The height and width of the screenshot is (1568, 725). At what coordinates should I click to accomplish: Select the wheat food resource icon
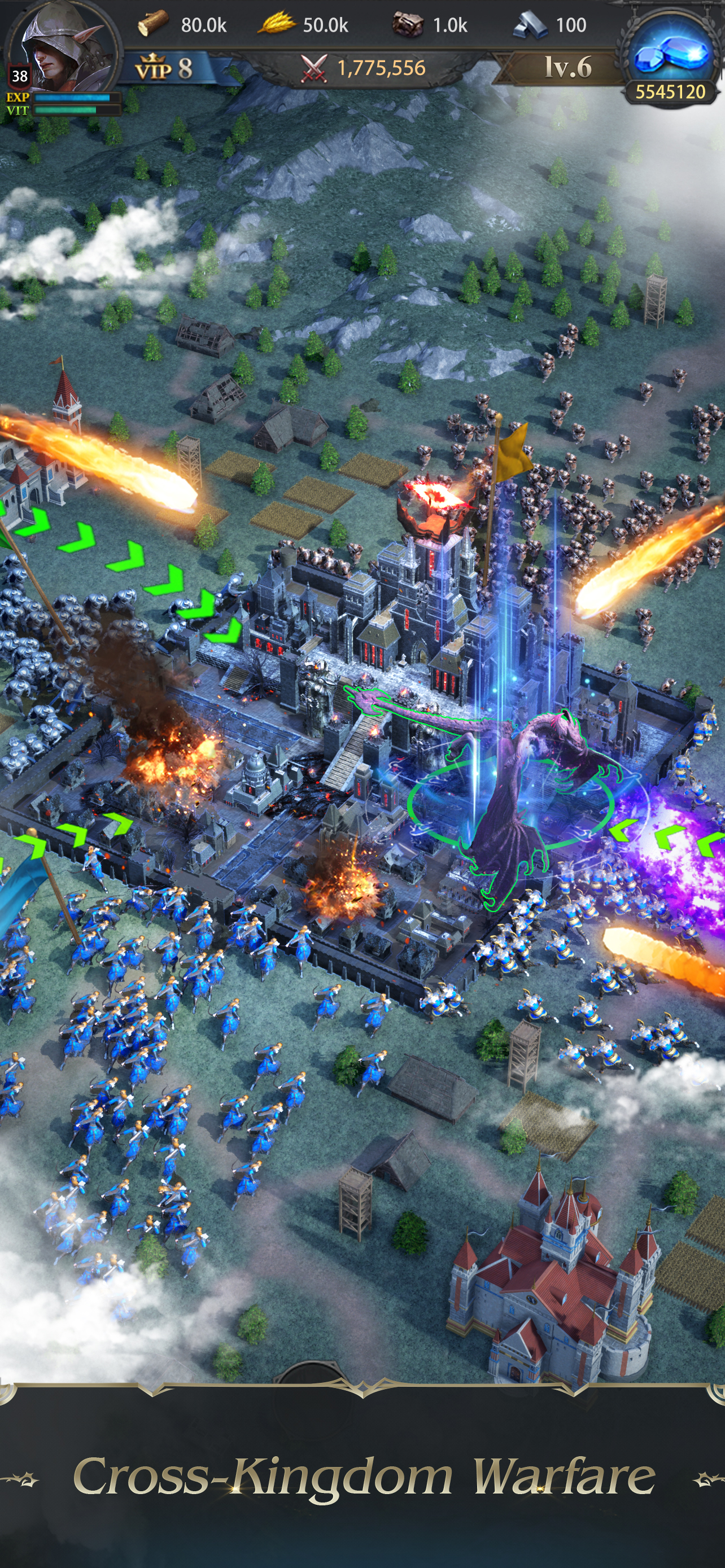[x=278, y=24]
